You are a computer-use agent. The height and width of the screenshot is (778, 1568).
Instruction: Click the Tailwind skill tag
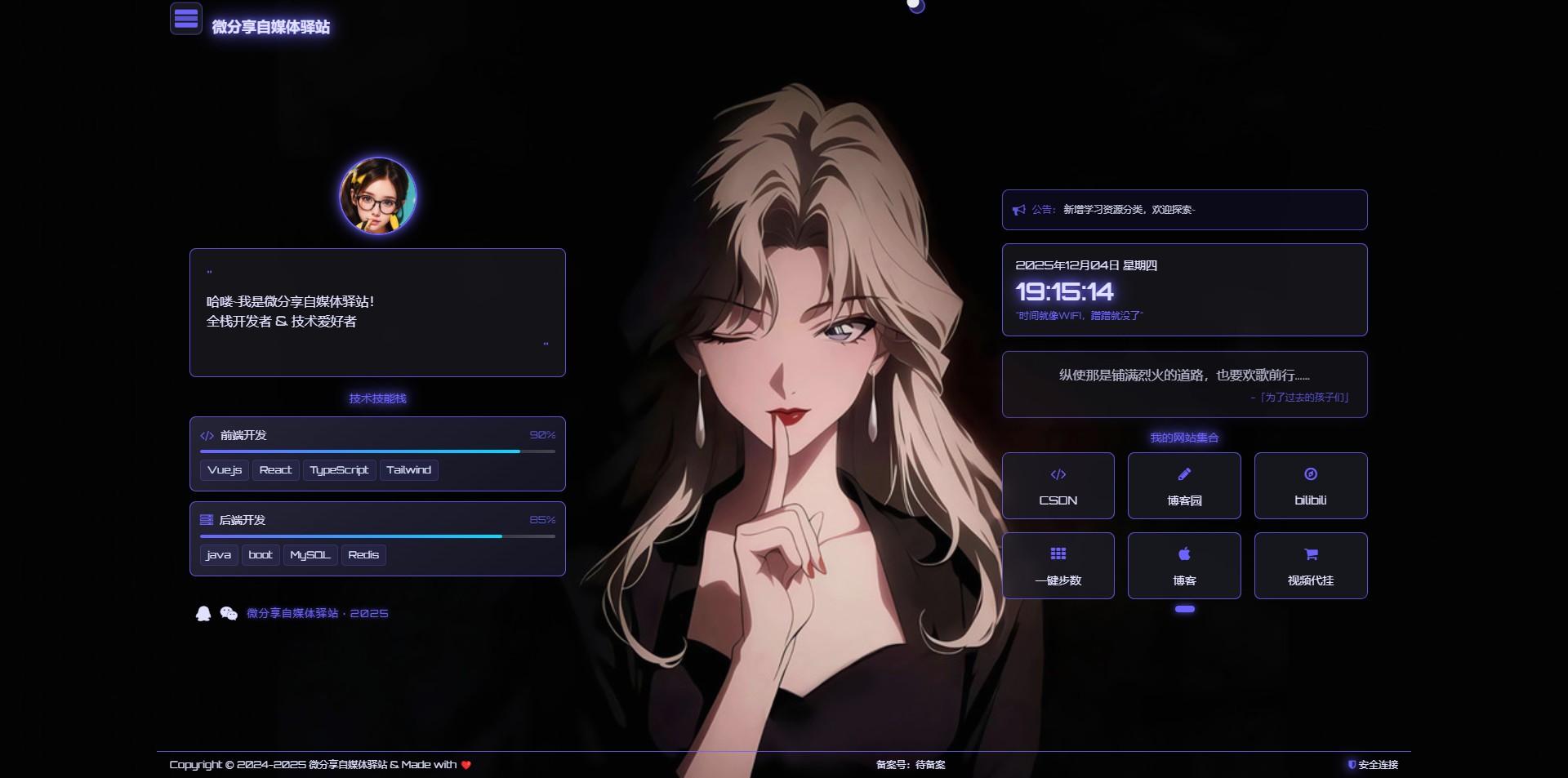(x=408, y=470)
